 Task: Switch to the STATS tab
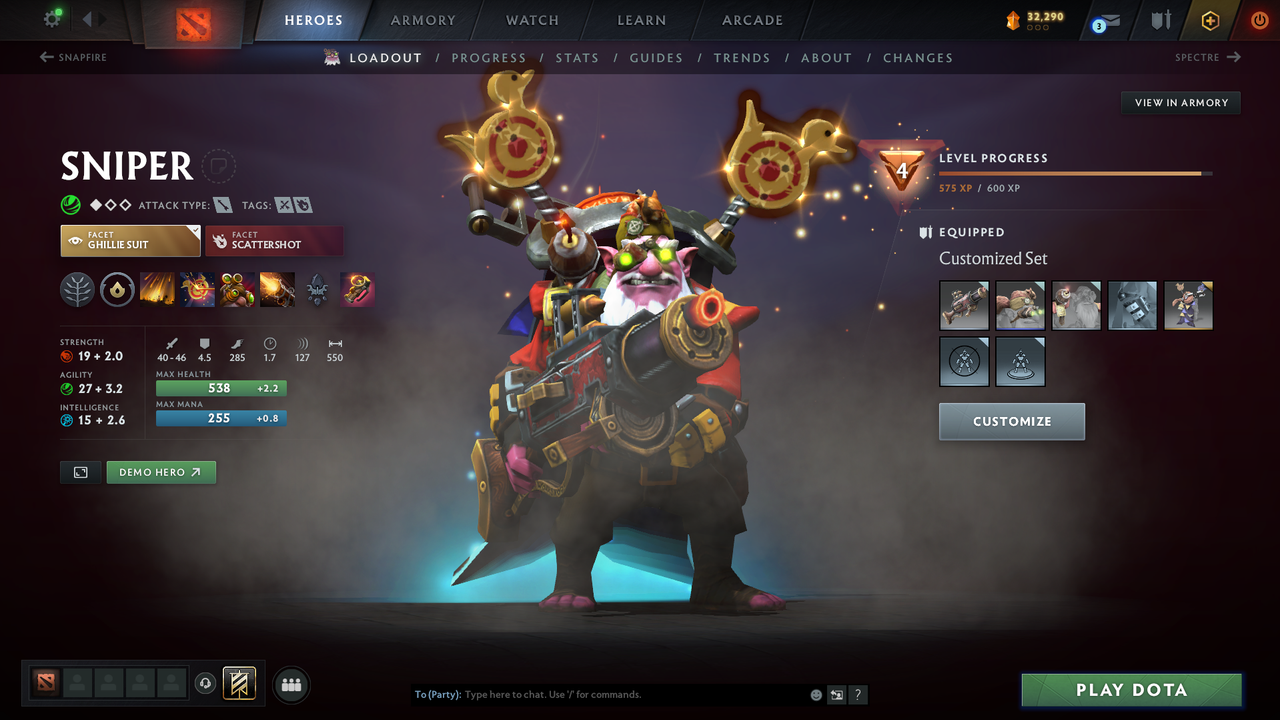point(577,57)
